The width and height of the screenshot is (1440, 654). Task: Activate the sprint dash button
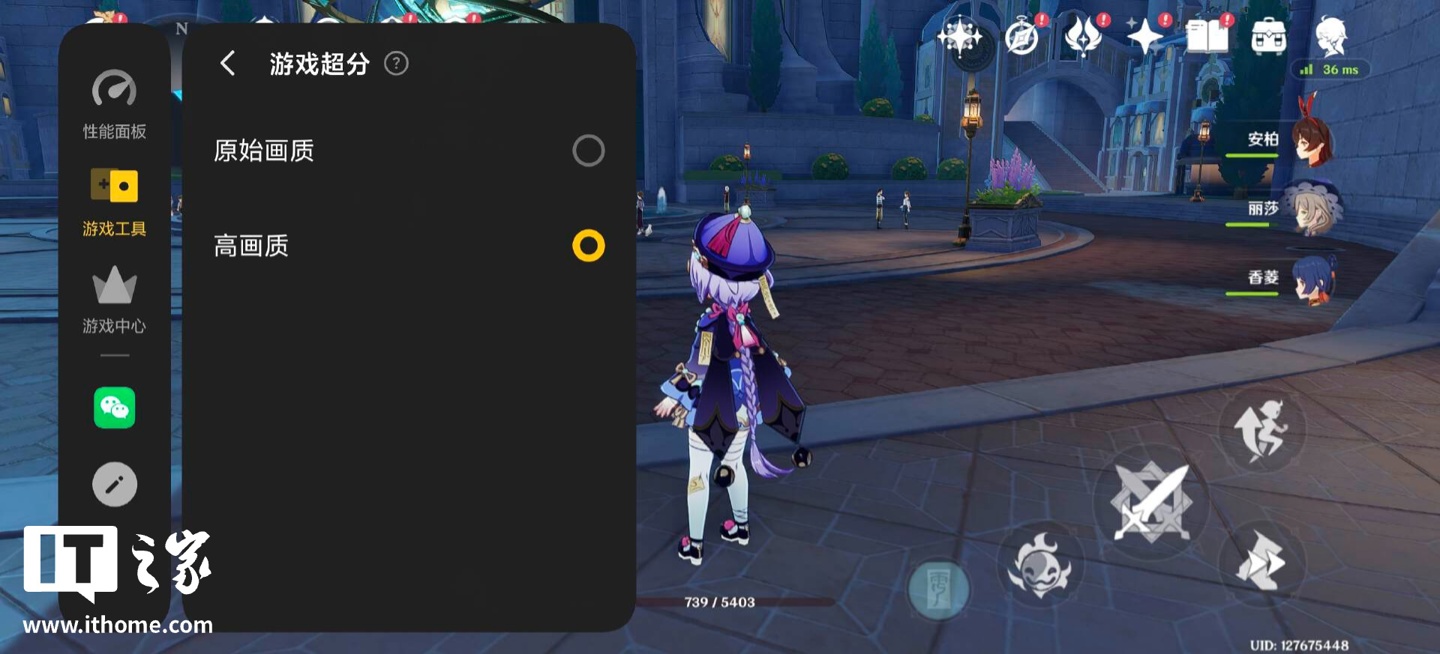pos(1261,563)
